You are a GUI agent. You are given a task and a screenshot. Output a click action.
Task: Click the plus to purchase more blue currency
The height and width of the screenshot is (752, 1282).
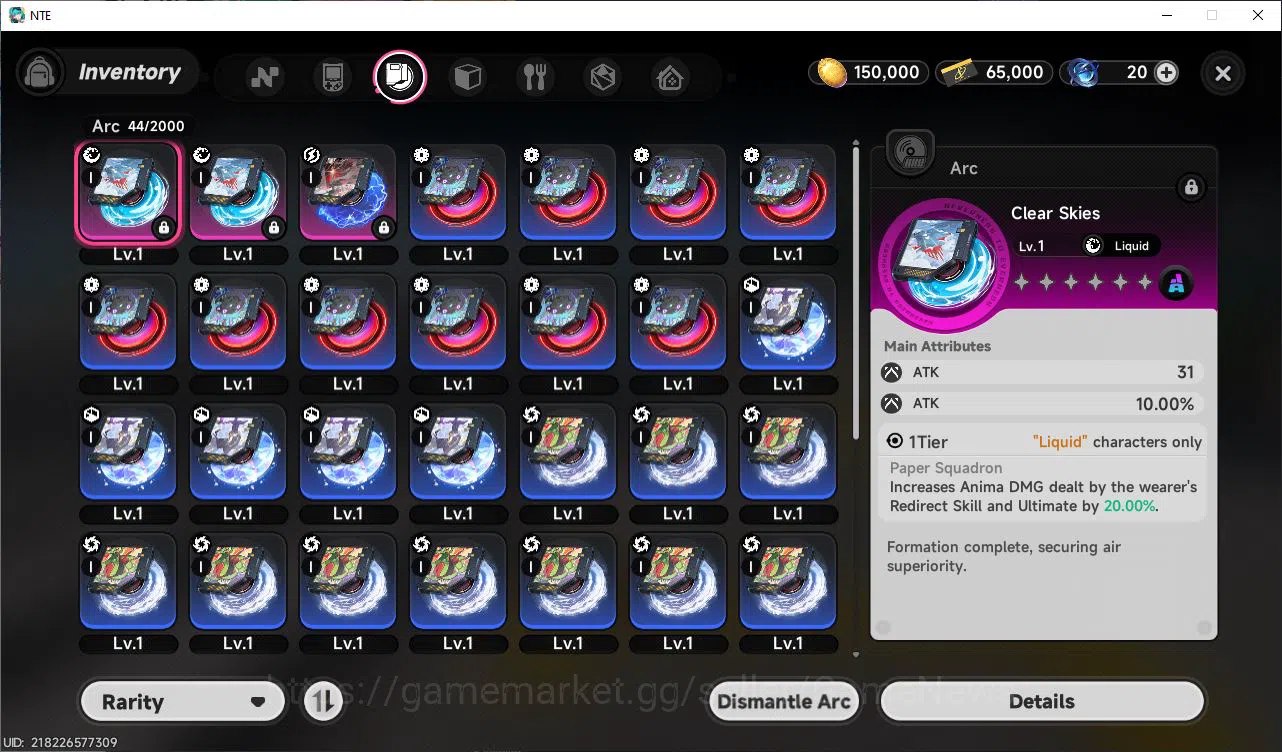point(1164,72)
